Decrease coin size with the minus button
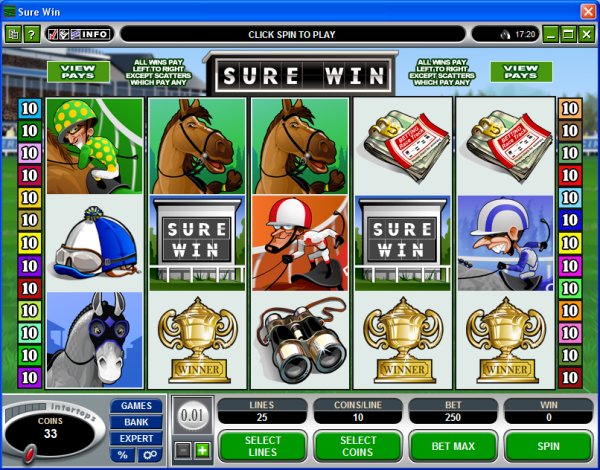 pyautogui.click(x=182, y=451)
